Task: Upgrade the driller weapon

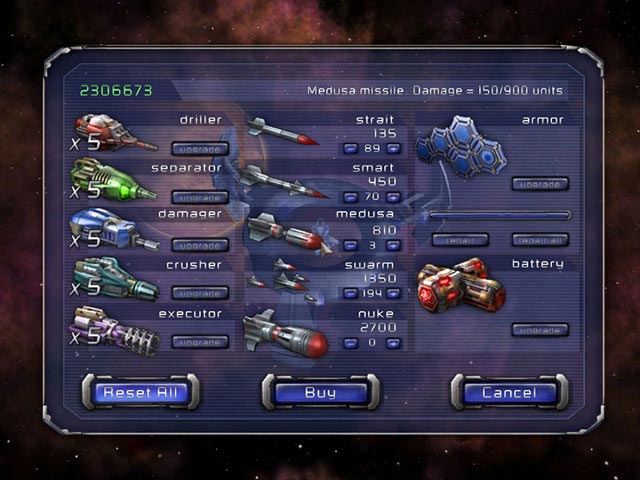Action: point(200,149)
